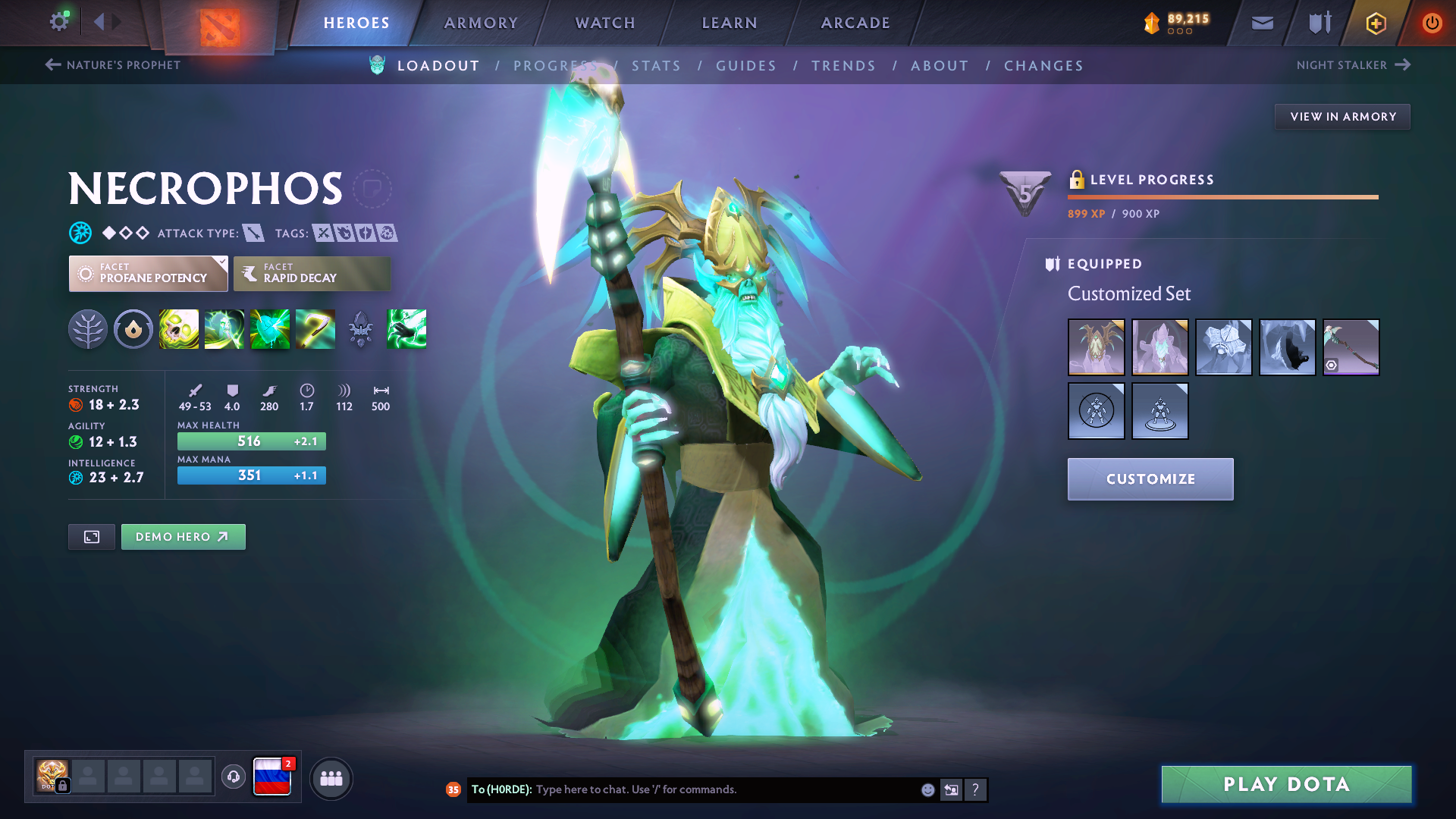Open the Watch tab

[x=605, y=23]
